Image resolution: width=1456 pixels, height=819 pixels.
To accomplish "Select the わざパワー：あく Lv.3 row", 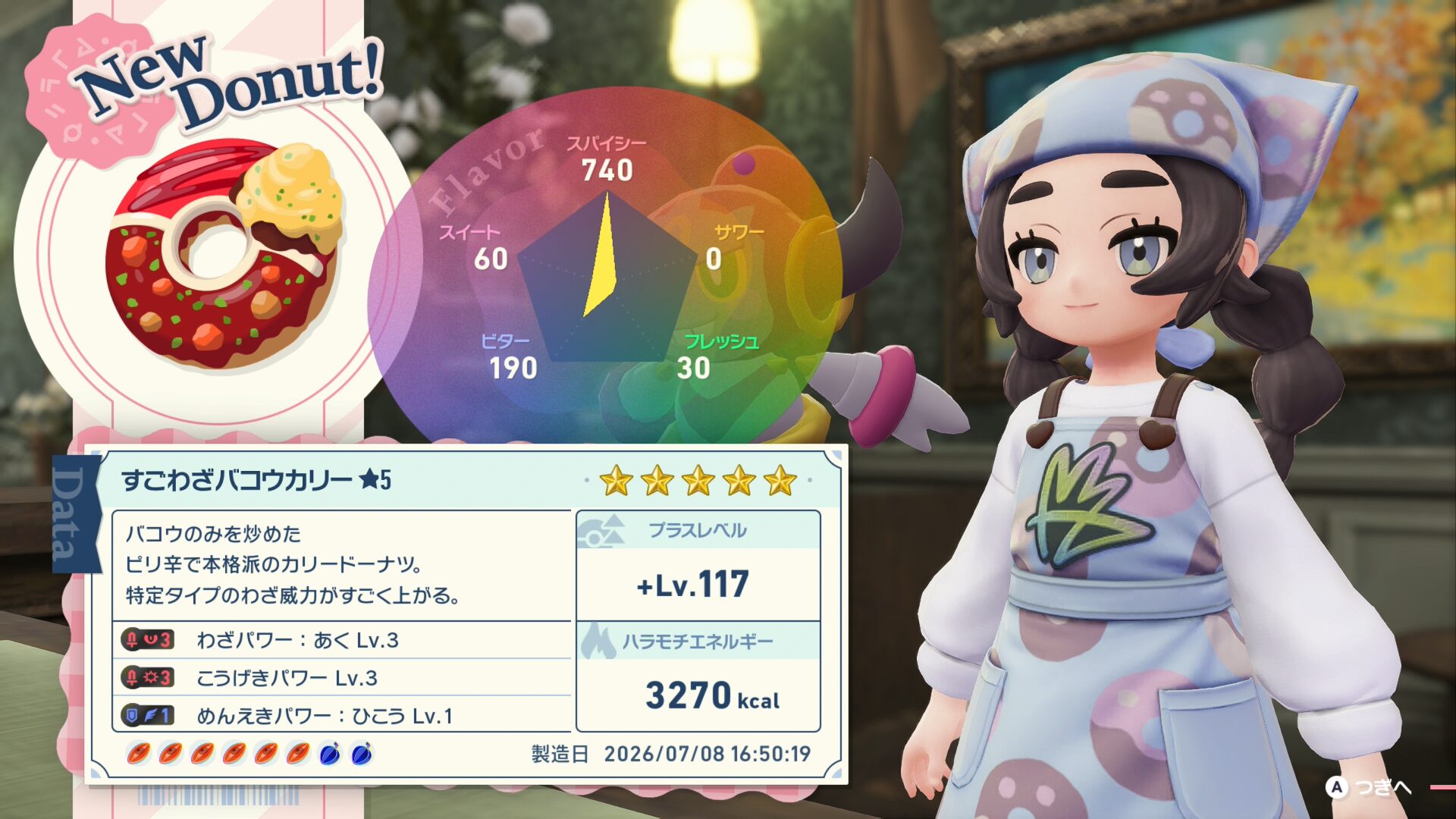I will 341,640.
